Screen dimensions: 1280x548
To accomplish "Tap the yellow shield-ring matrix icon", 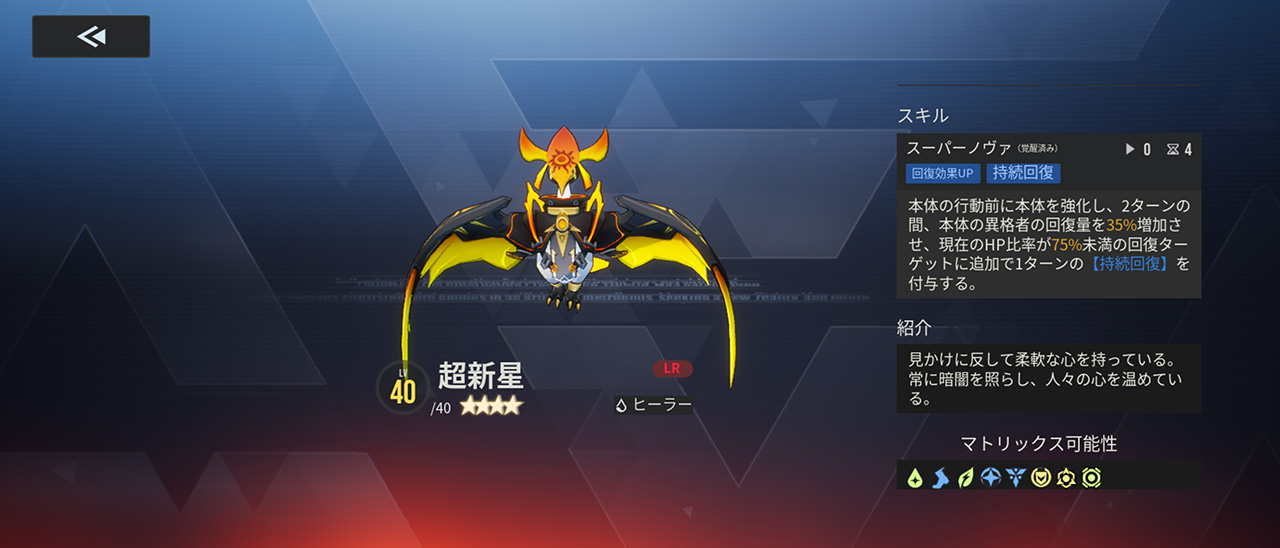I will click(x=1041, y=478).
